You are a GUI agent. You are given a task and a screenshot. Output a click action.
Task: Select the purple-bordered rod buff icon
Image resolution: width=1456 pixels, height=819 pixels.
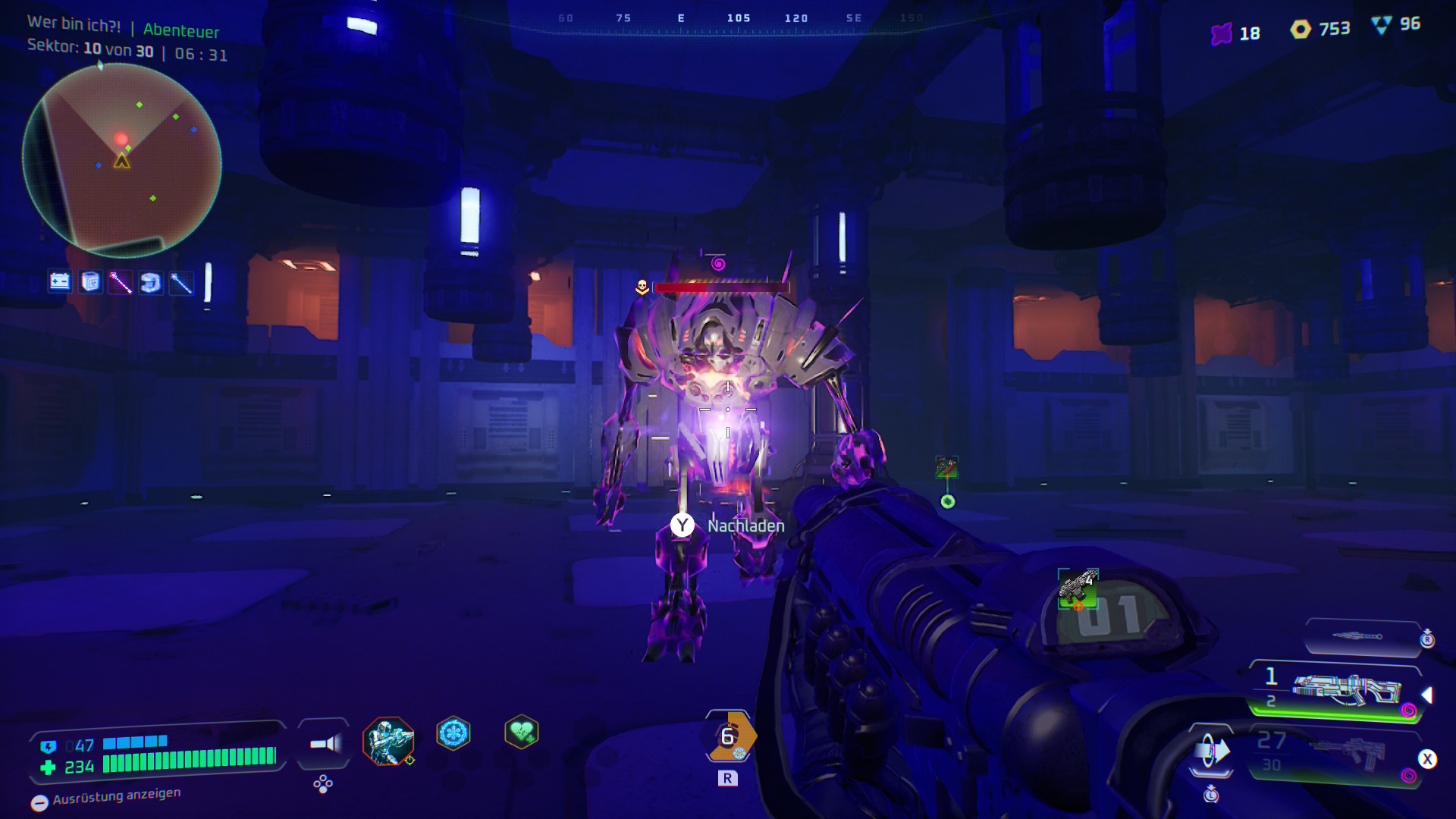pyautogui.click(x=121, y=282)
